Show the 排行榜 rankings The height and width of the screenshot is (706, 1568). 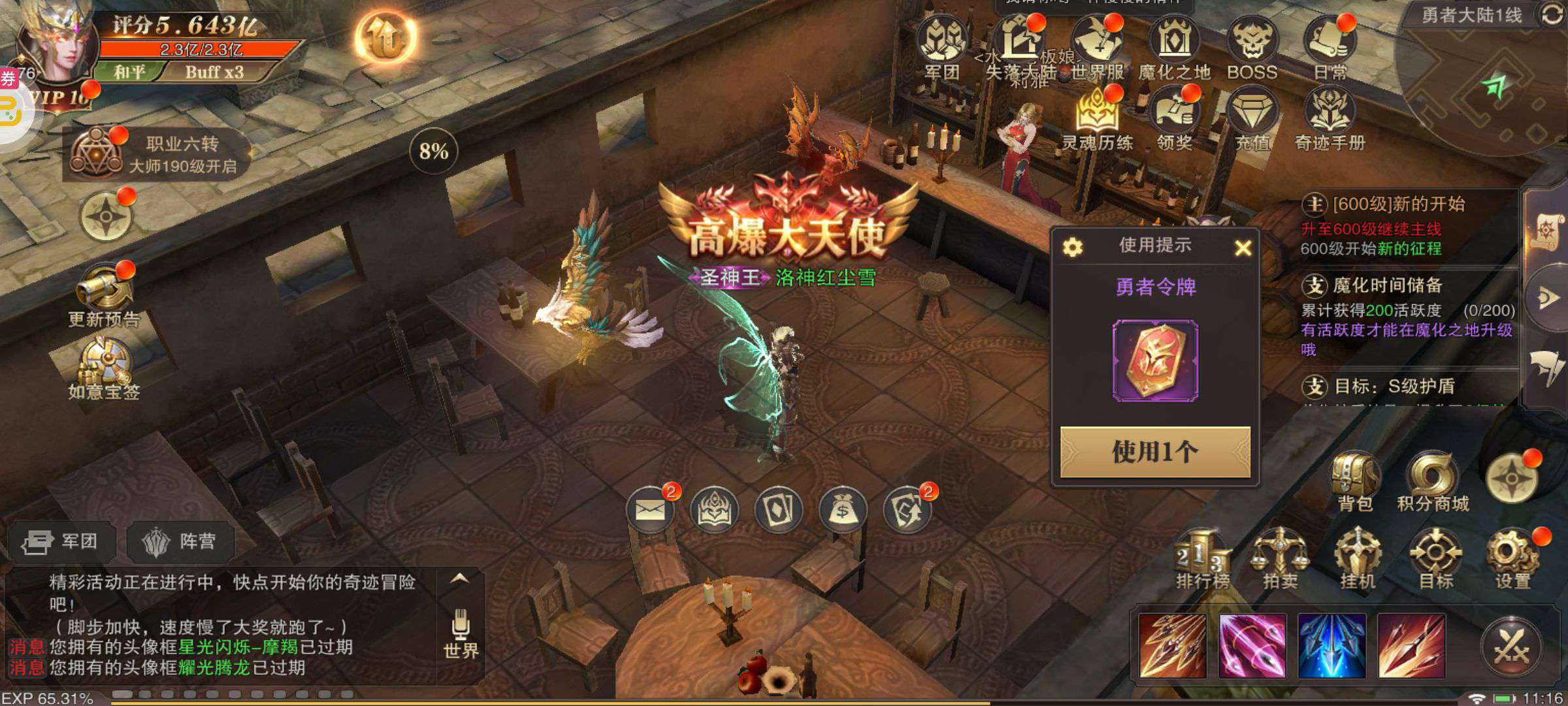click(x=1202, y=559)
